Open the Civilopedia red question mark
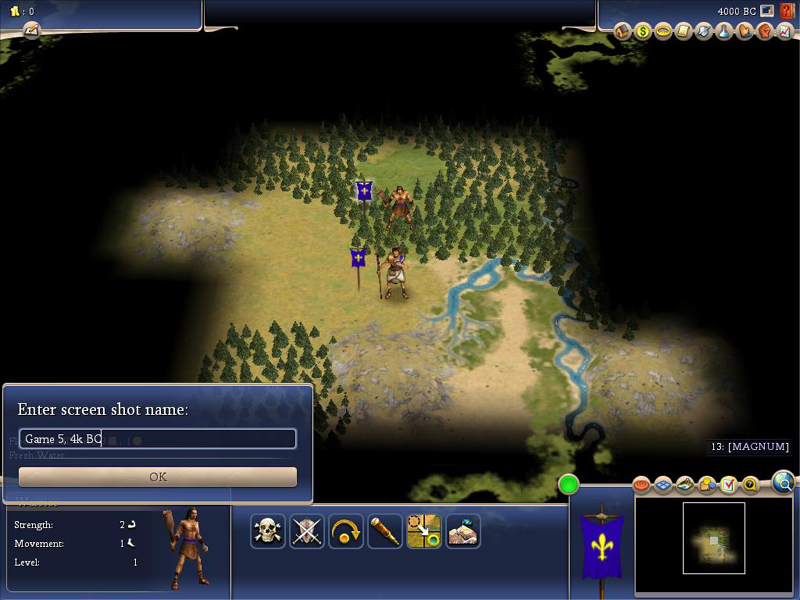The image size is (800, 600). [x=787, y=11]
